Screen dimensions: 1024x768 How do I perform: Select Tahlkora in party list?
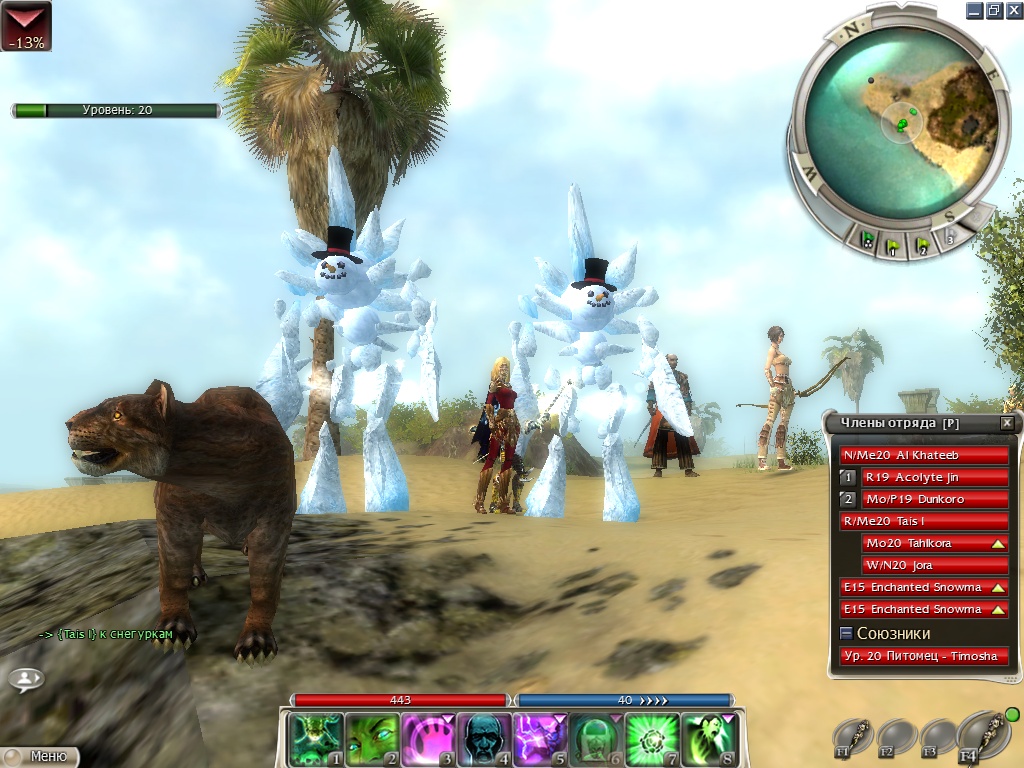(934, 543)
